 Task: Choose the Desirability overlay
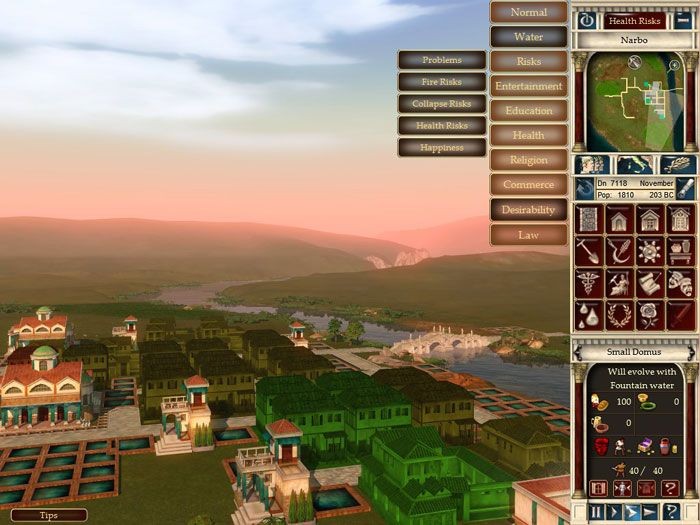(x=529, y=210)
